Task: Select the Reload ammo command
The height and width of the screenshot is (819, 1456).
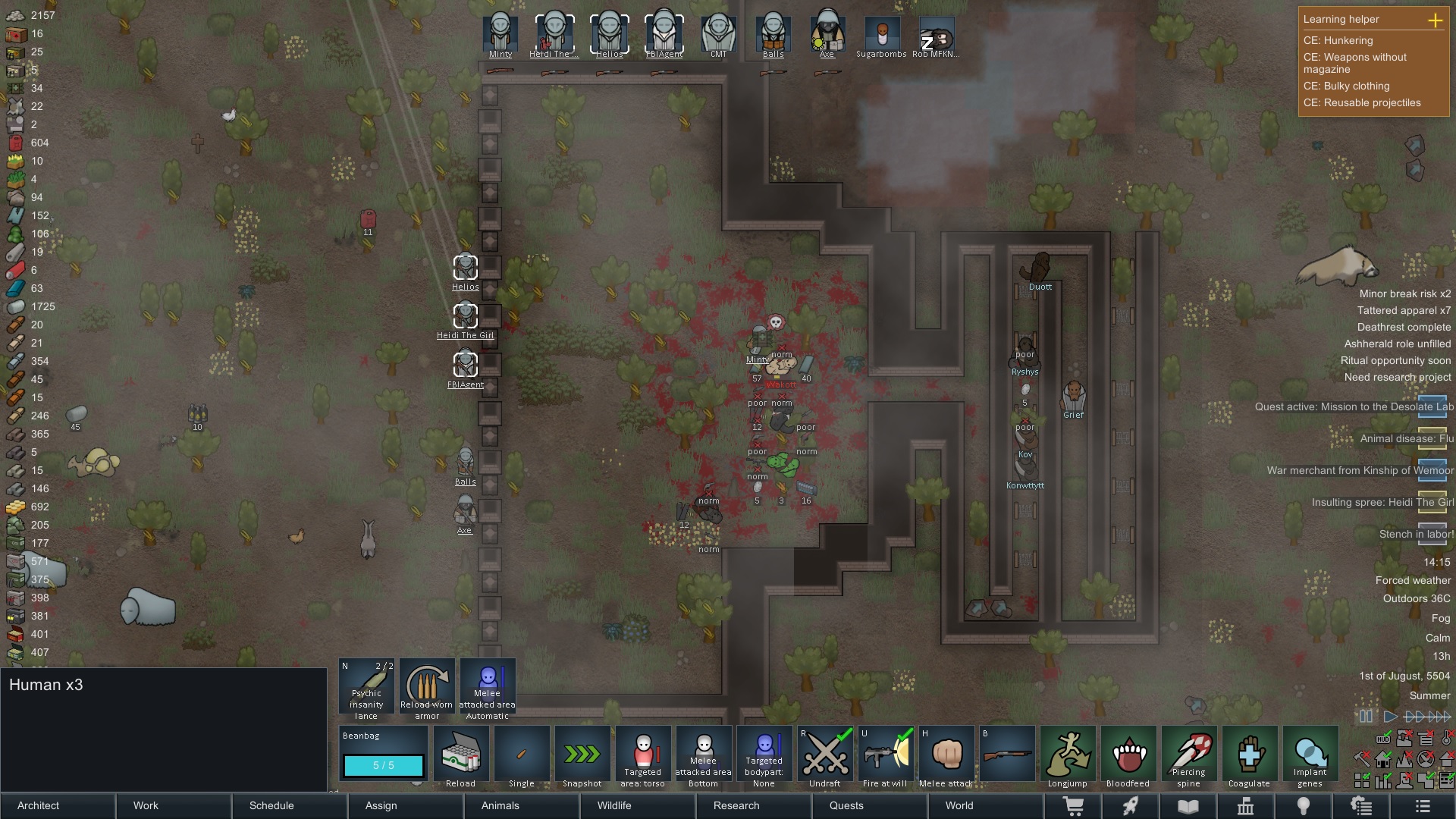Action: [x=460, y=757]
